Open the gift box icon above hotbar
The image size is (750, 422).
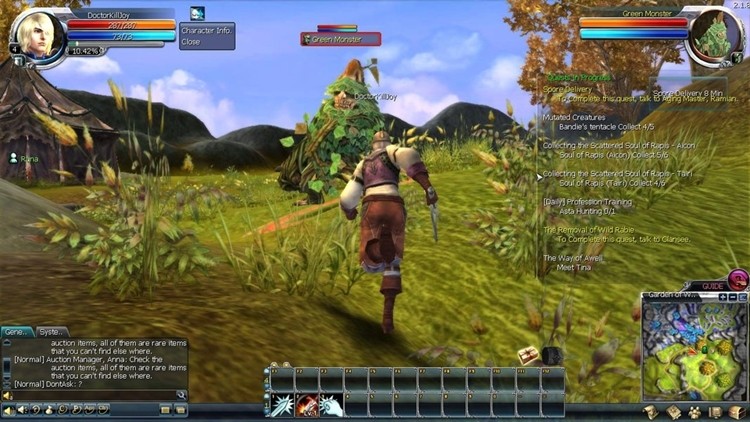[x=528, y=355]
